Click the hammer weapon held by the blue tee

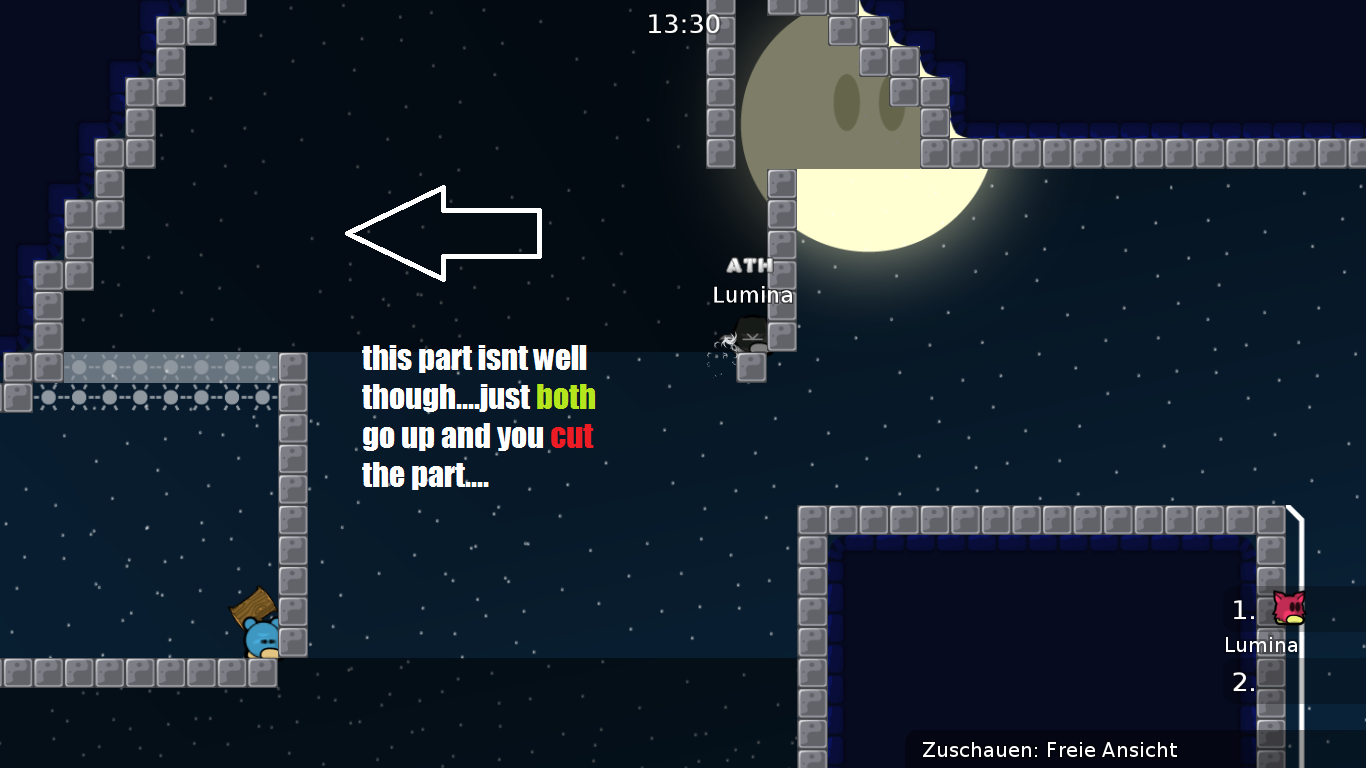pyautogui.click(x=253, y=604)
